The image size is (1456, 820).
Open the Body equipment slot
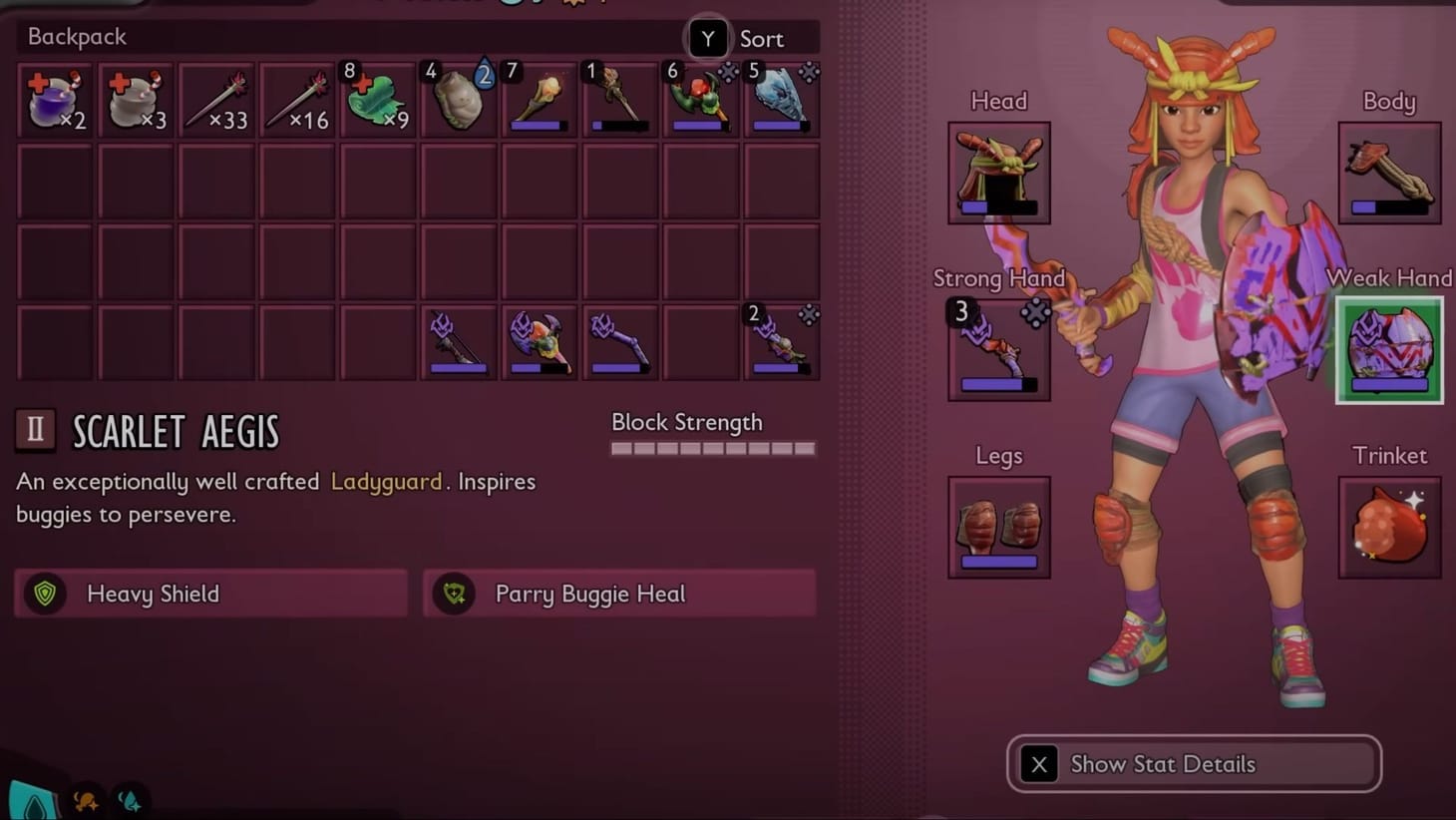(1388, 172)
